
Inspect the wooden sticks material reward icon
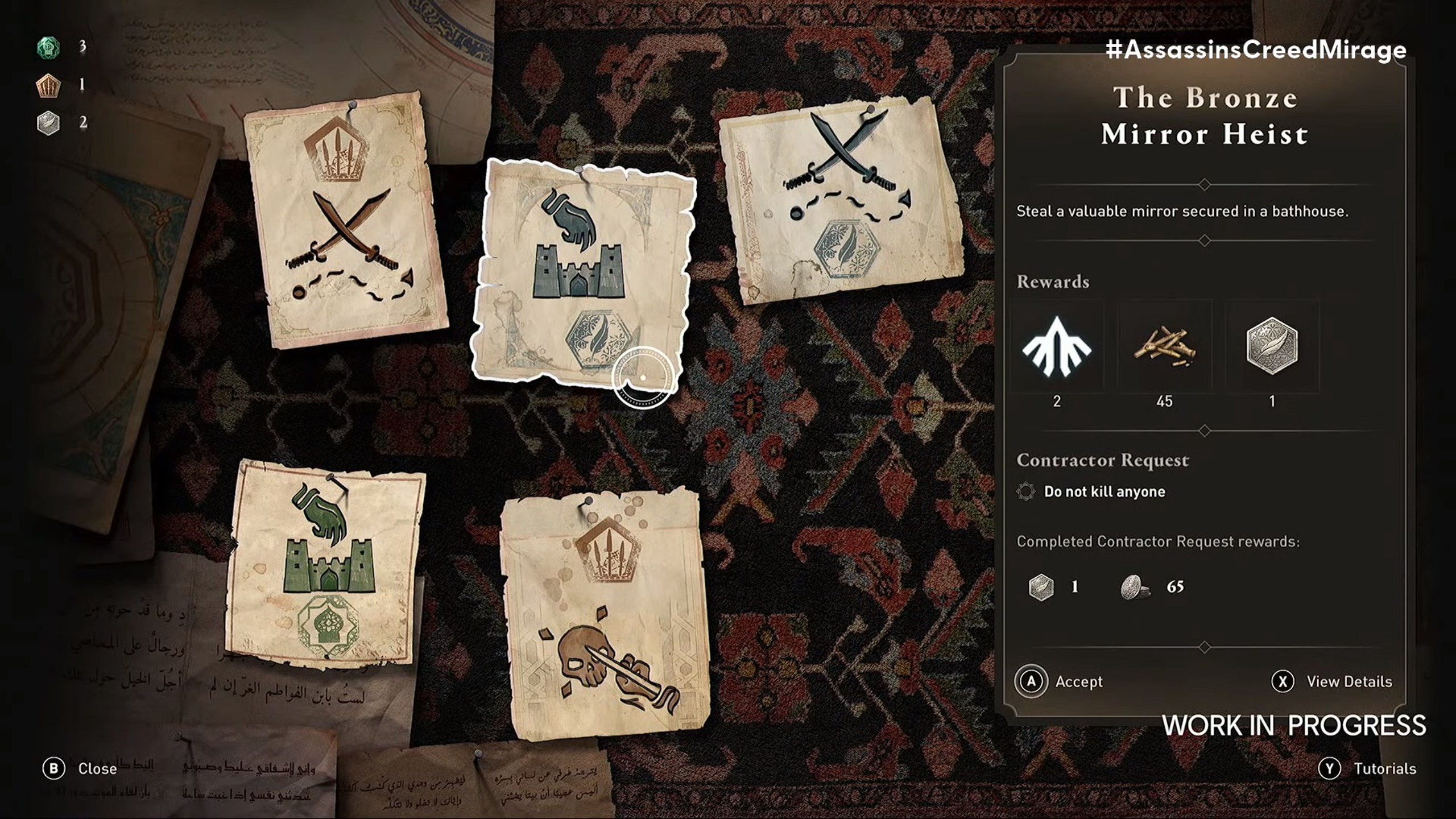(1164, 347)
